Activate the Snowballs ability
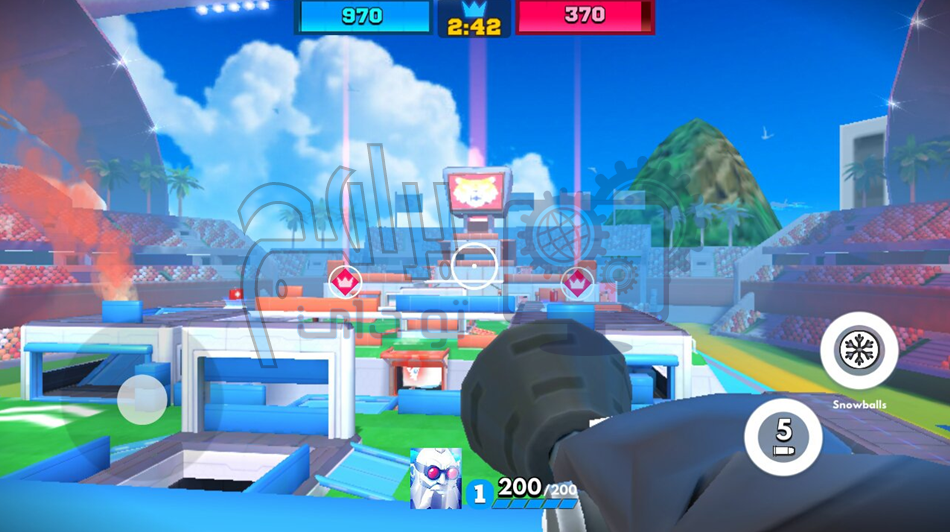This screenshot has width=950, height=532. click(858, 351)
